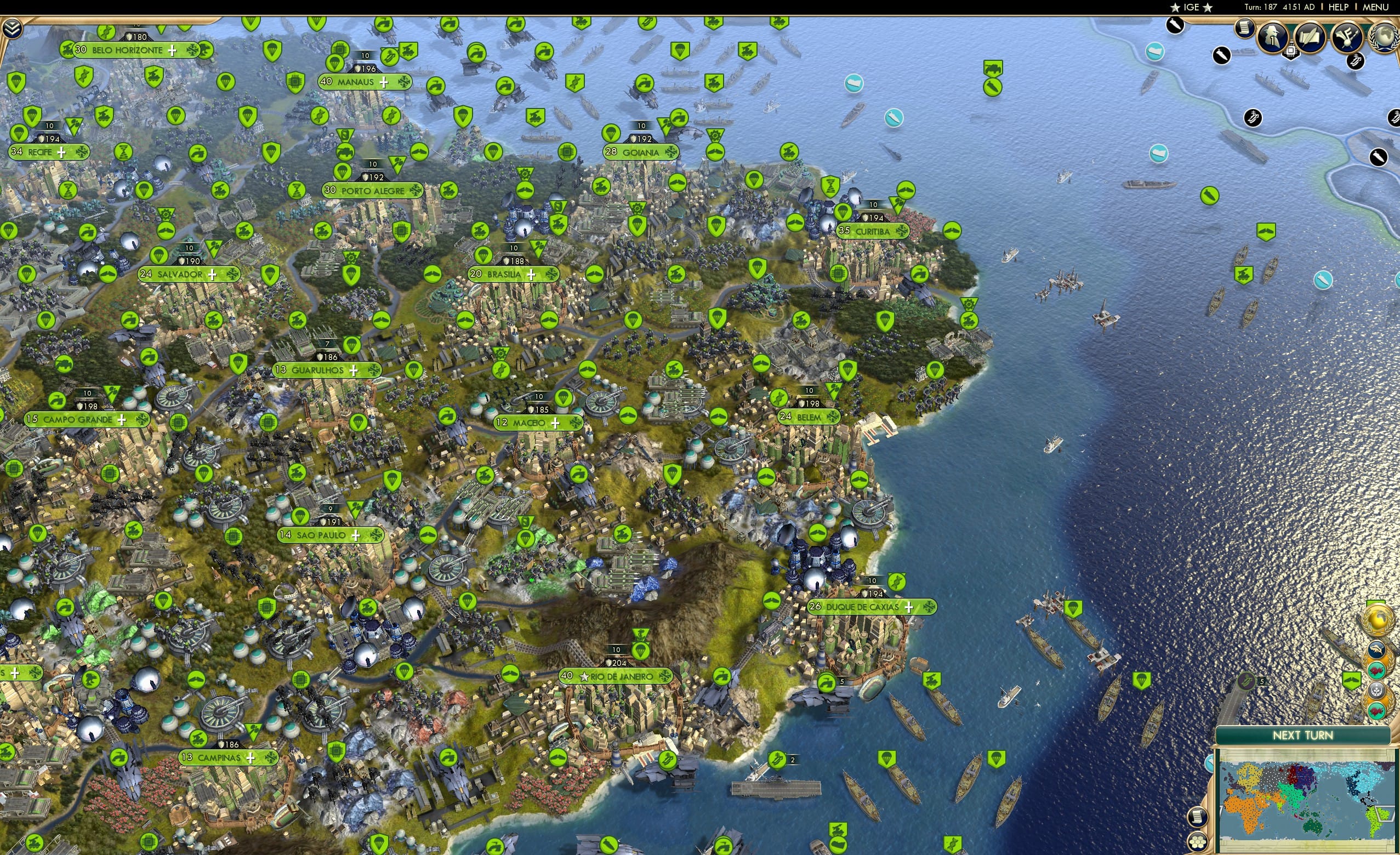Open the MENU from the top bar
Screen dimensions: 1400x855
tap(1375, 7)
